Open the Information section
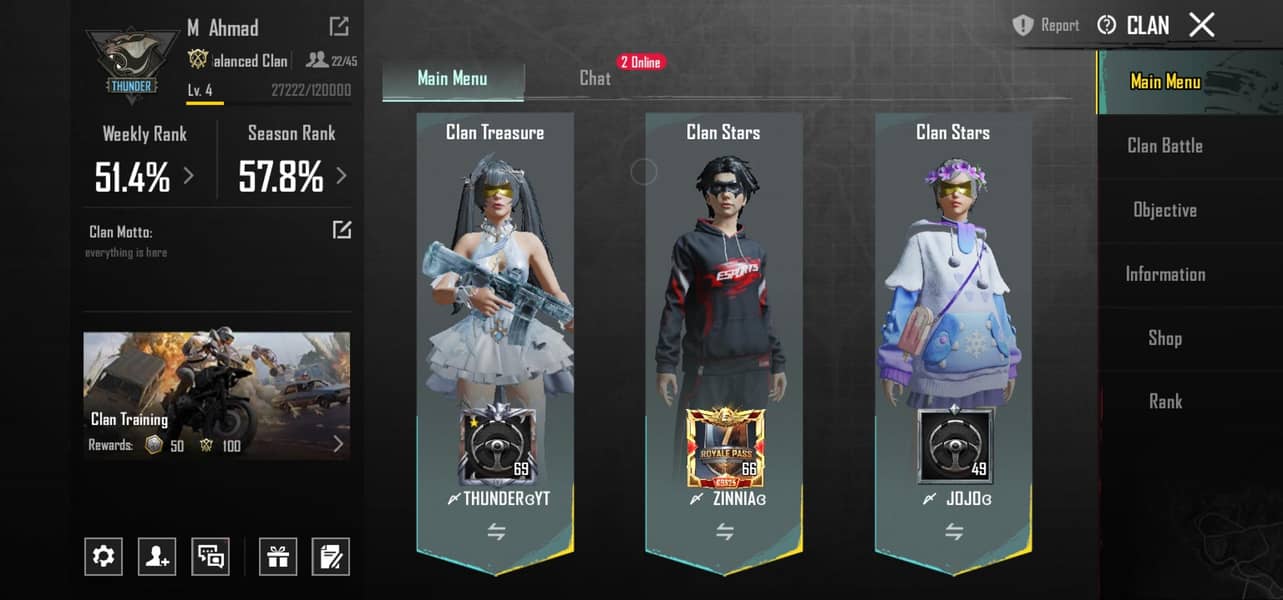The height and width of the screenshot is (600, 1283). [1165, 274]
